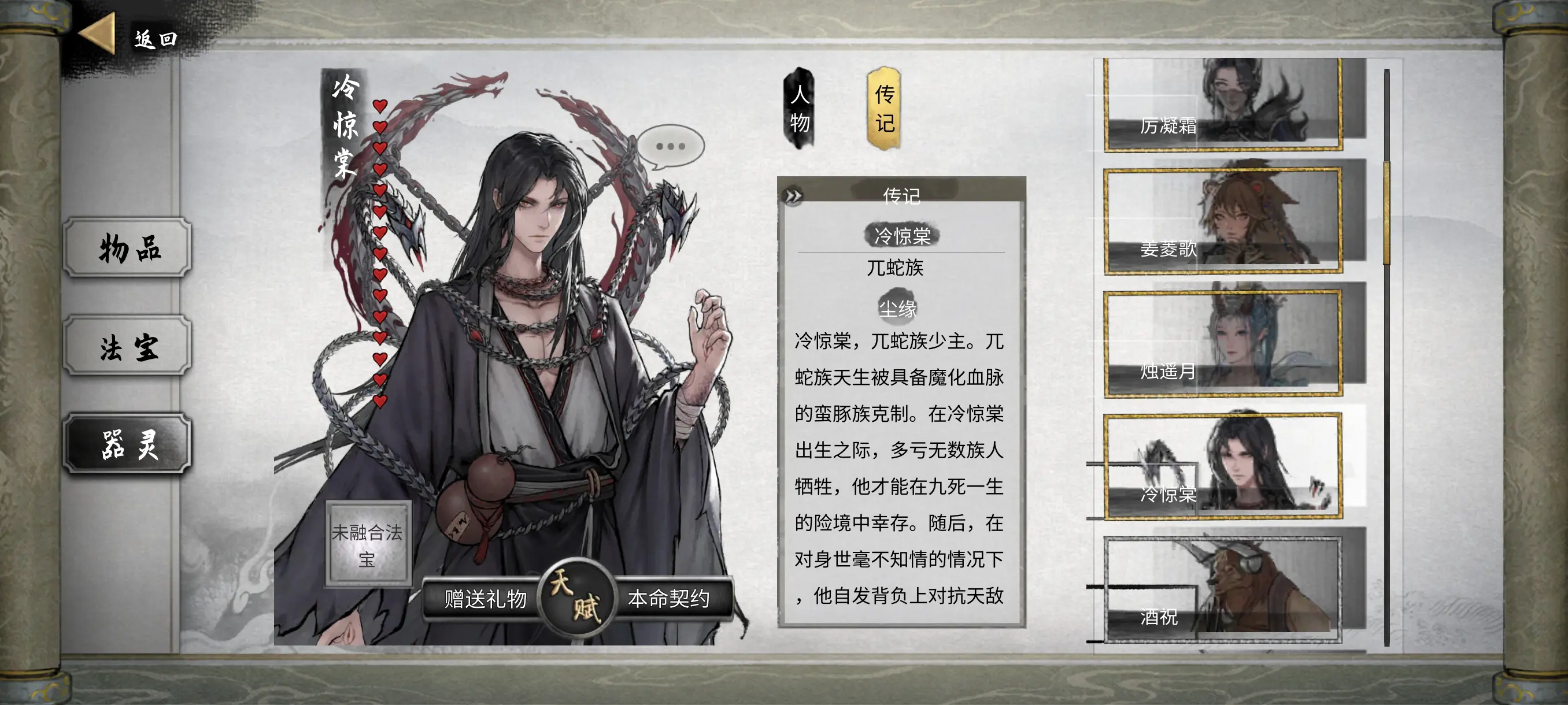Select the 器灵 spirit menu
Image resolution: width=1568 pixels, height=705 pixels.
point(128,444)
